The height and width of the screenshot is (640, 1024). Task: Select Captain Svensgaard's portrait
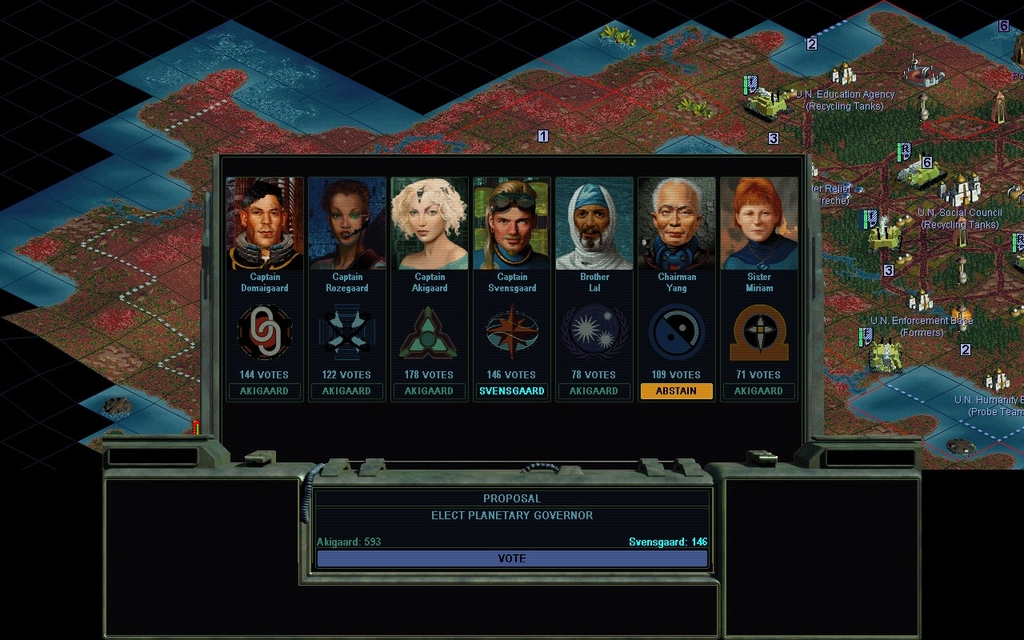click(512, 223)
